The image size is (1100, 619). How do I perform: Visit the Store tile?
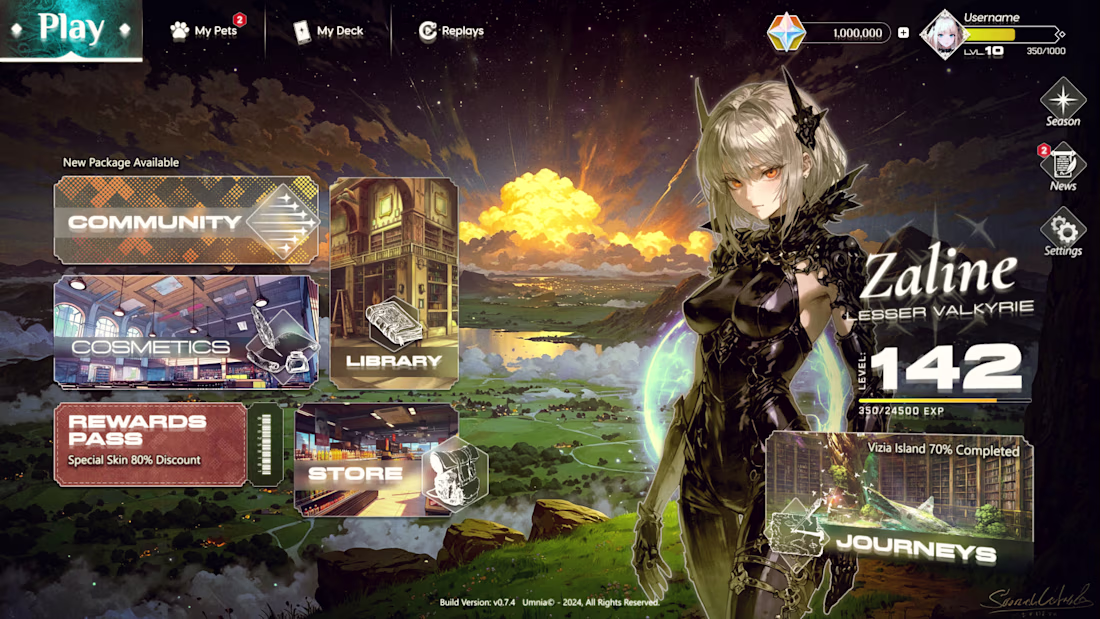click(376, 460)
